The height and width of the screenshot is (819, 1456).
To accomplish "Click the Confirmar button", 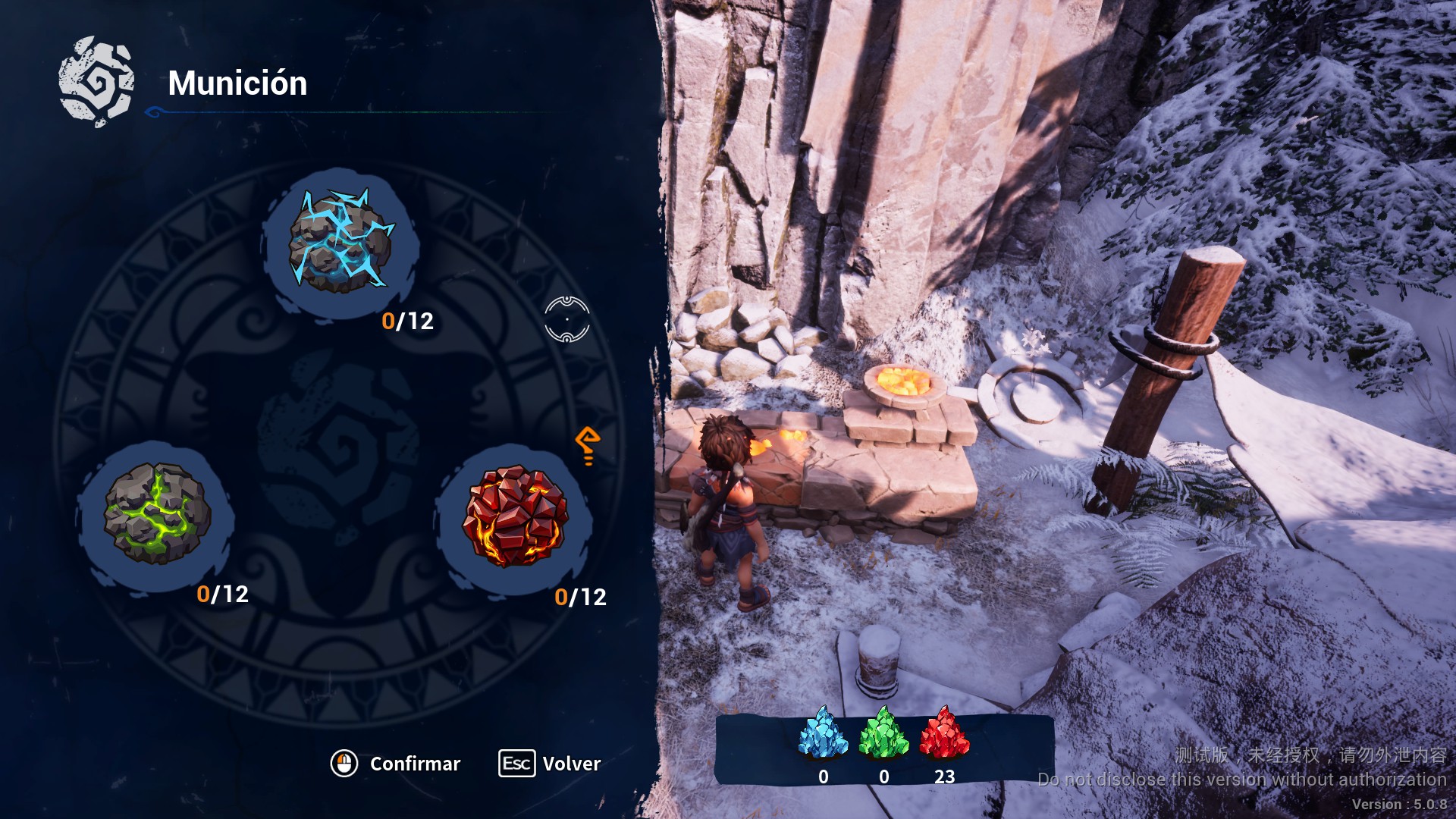I will point(397,764).
